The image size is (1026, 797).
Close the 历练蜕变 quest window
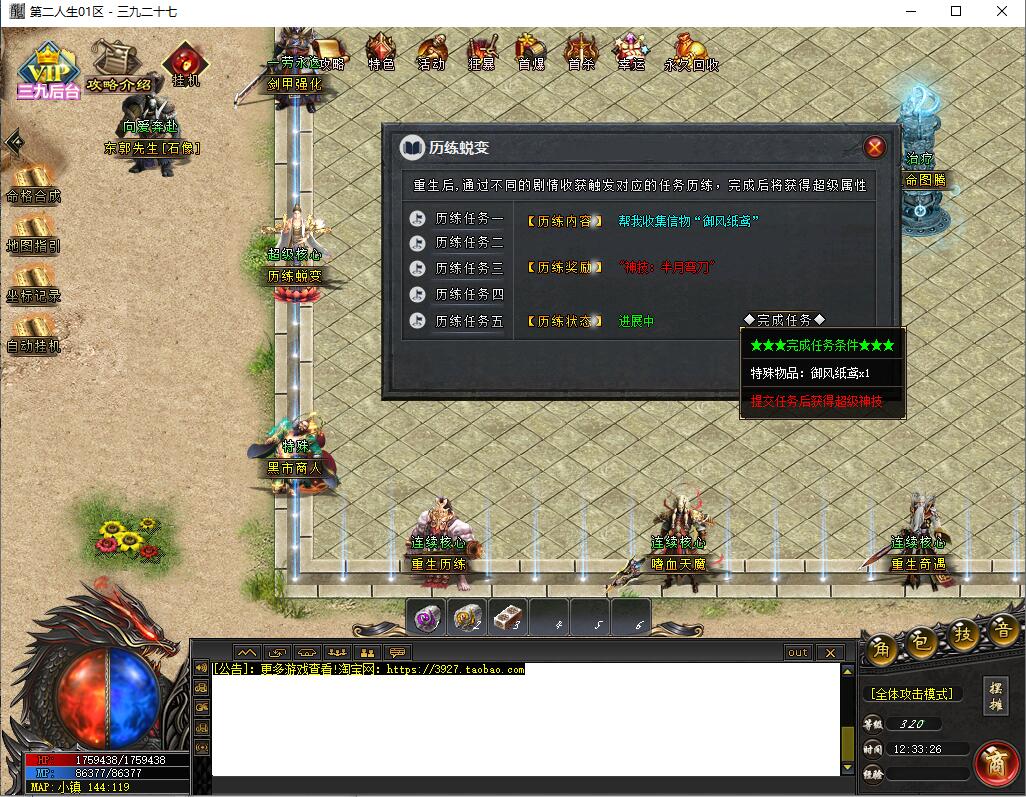[x=875, y=148]
